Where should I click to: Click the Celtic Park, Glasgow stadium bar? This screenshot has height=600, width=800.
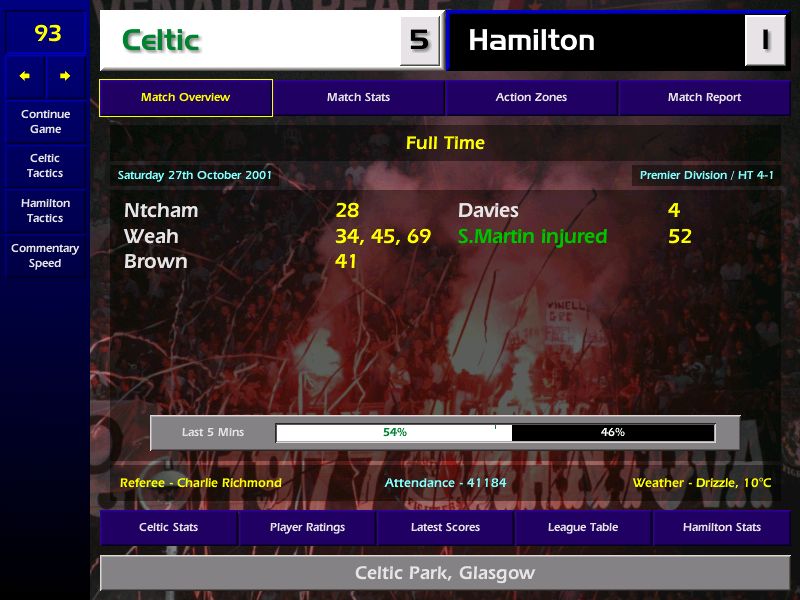tap(445, 574)
